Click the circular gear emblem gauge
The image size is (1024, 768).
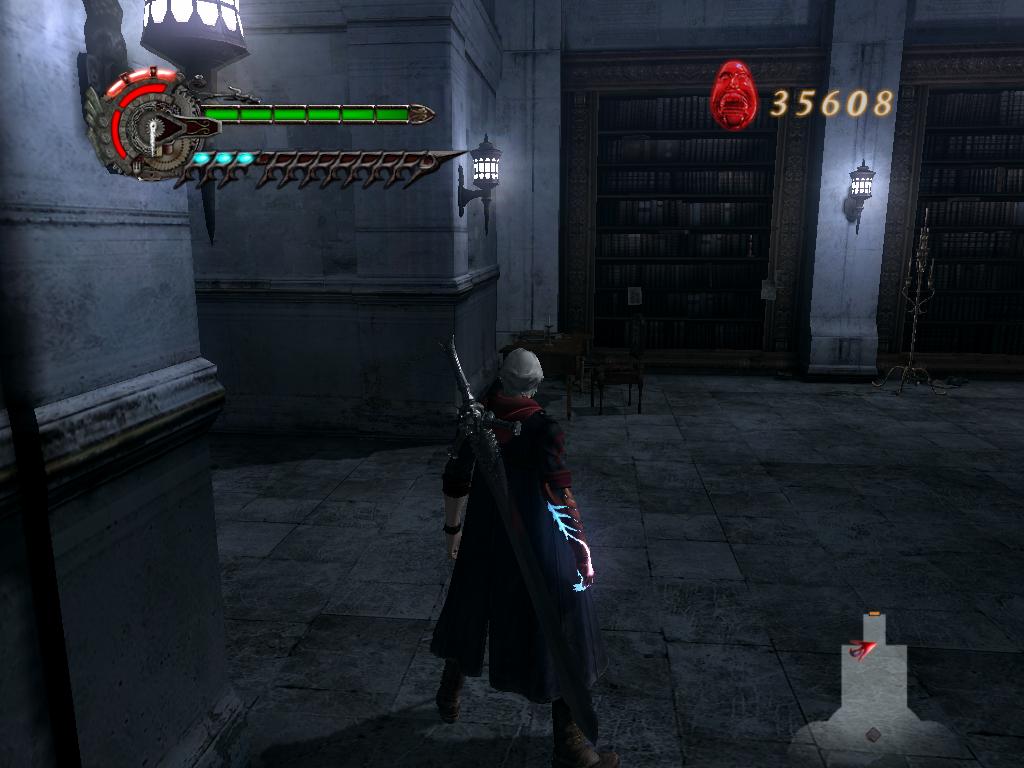point(149,125)
